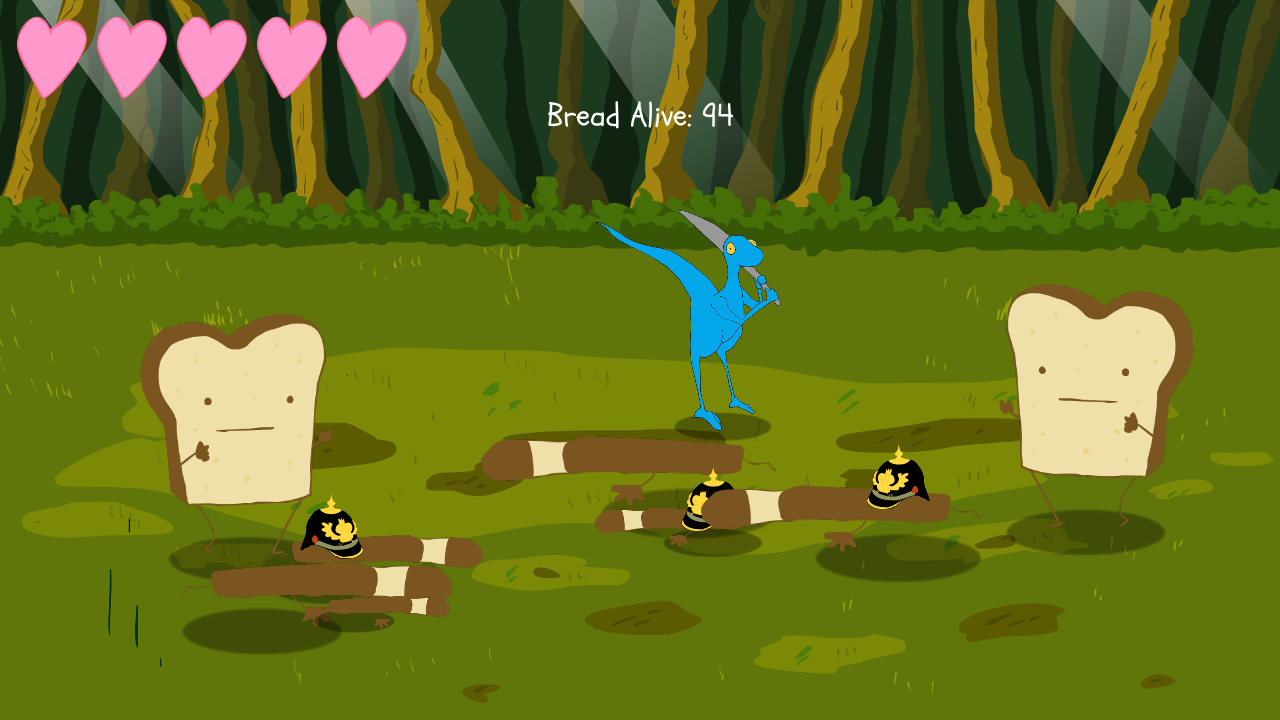Open the Bread Alive counter

coord(638,114)
